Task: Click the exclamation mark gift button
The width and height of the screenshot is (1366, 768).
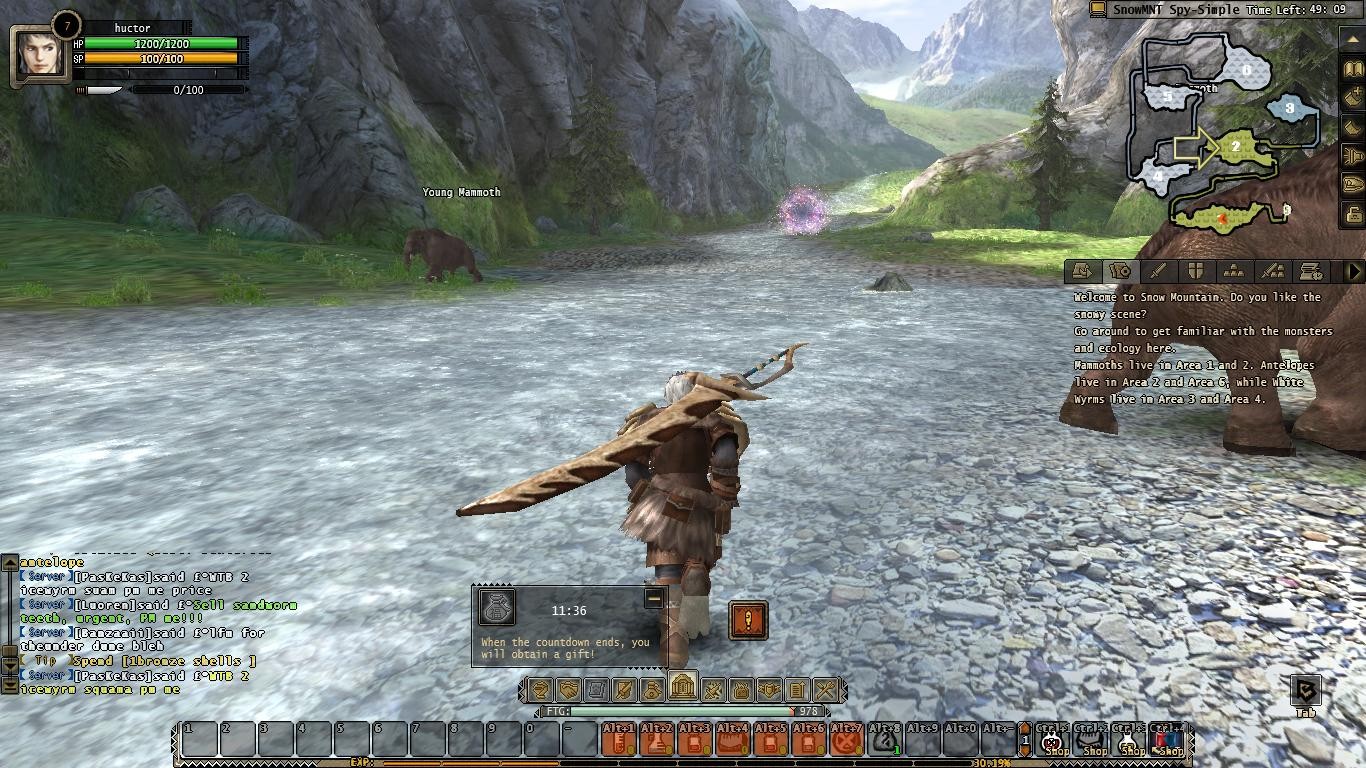Action: (x=748, y=620)
